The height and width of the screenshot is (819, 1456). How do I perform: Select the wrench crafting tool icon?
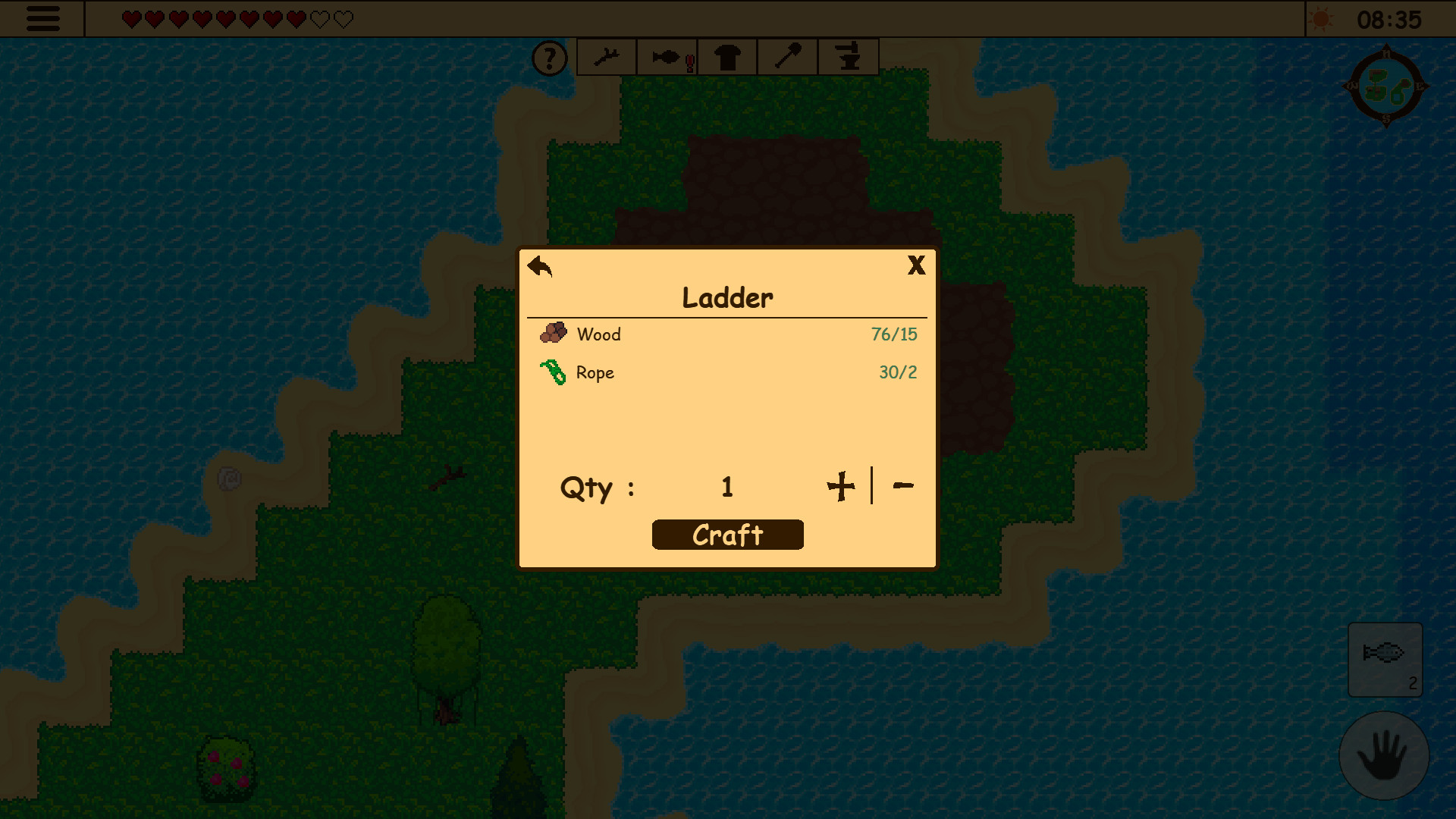pyautogui.click(x=606, y=56)
